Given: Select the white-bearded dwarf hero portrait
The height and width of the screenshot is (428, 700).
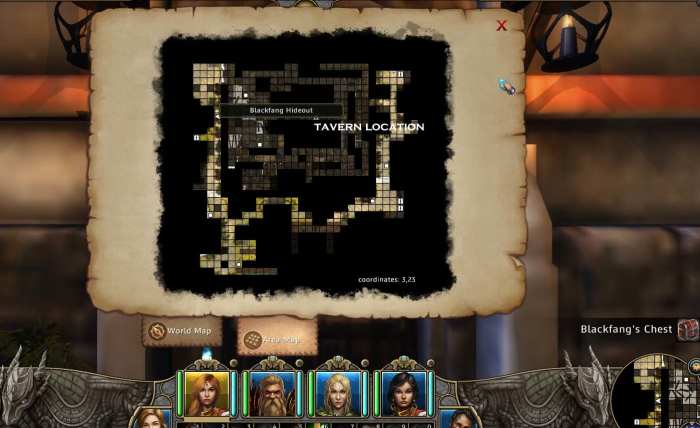Looking at the screenshot, I should click(273, 393).
